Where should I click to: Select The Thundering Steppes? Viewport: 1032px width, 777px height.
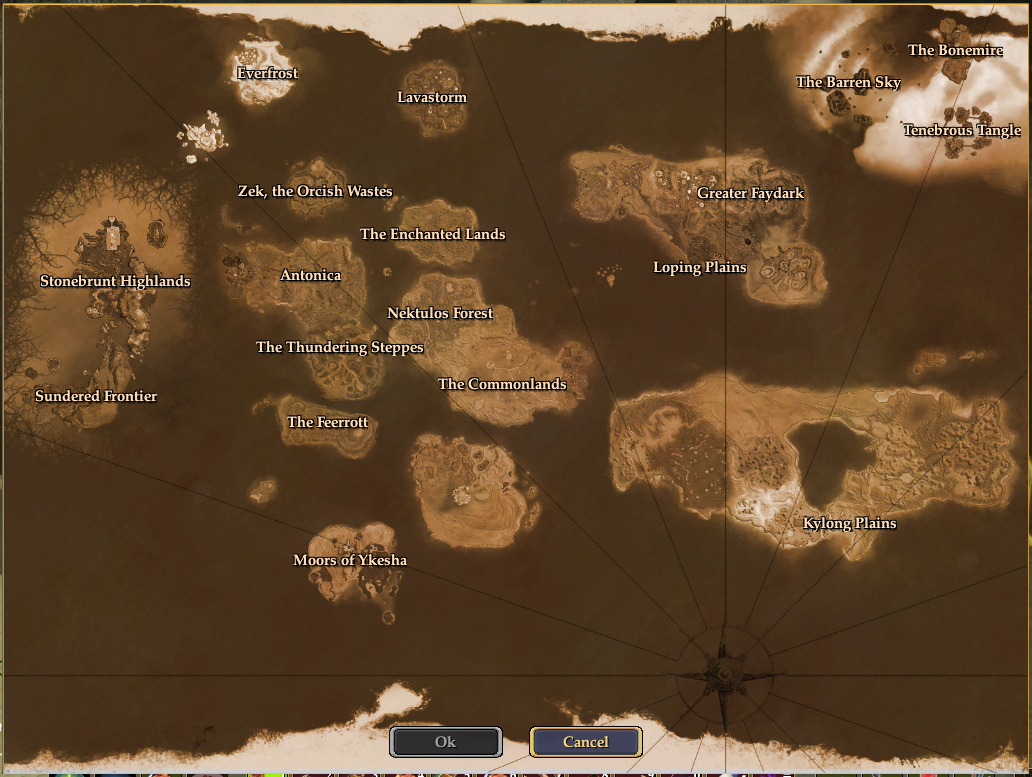(x=340, y=347)
